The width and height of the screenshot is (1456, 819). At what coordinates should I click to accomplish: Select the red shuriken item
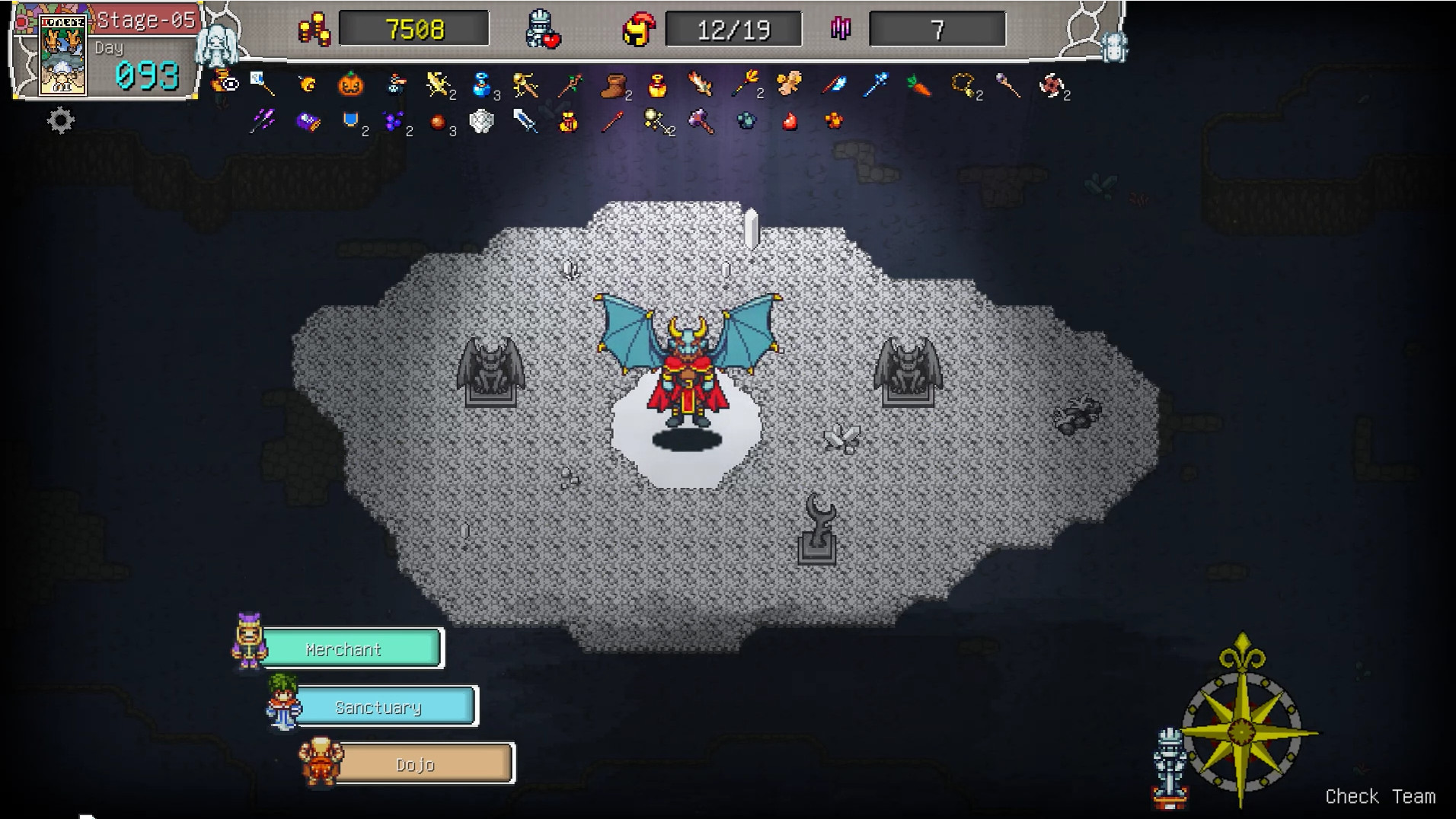point(1051,85)
